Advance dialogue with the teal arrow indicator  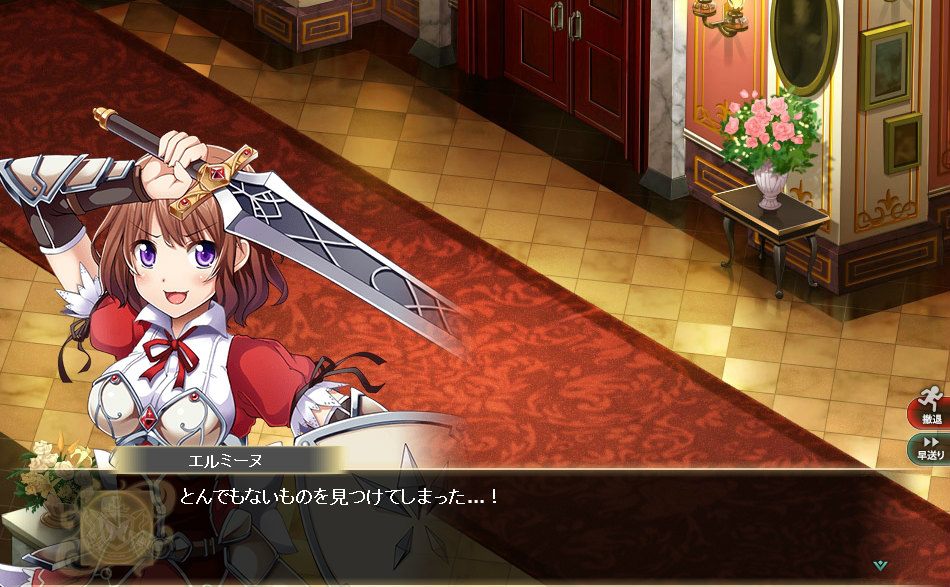coord(879,565)
